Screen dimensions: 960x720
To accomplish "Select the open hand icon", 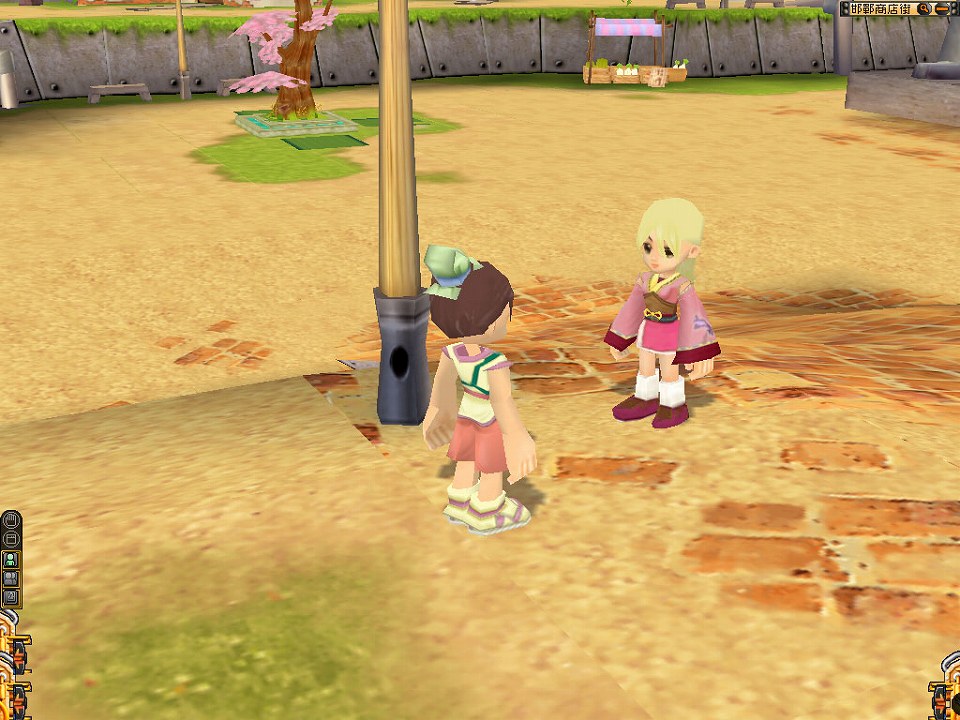I will [11, 520].
